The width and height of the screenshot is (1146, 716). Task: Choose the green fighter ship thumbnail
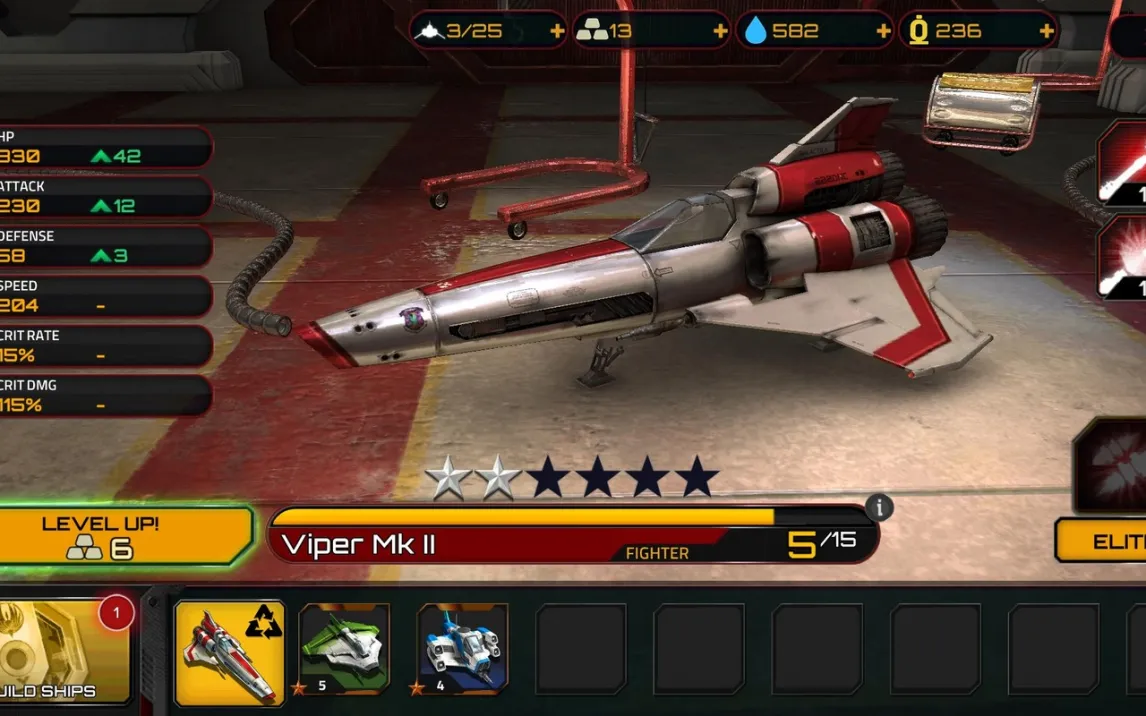pyautogui.click(x=344, y=649)
